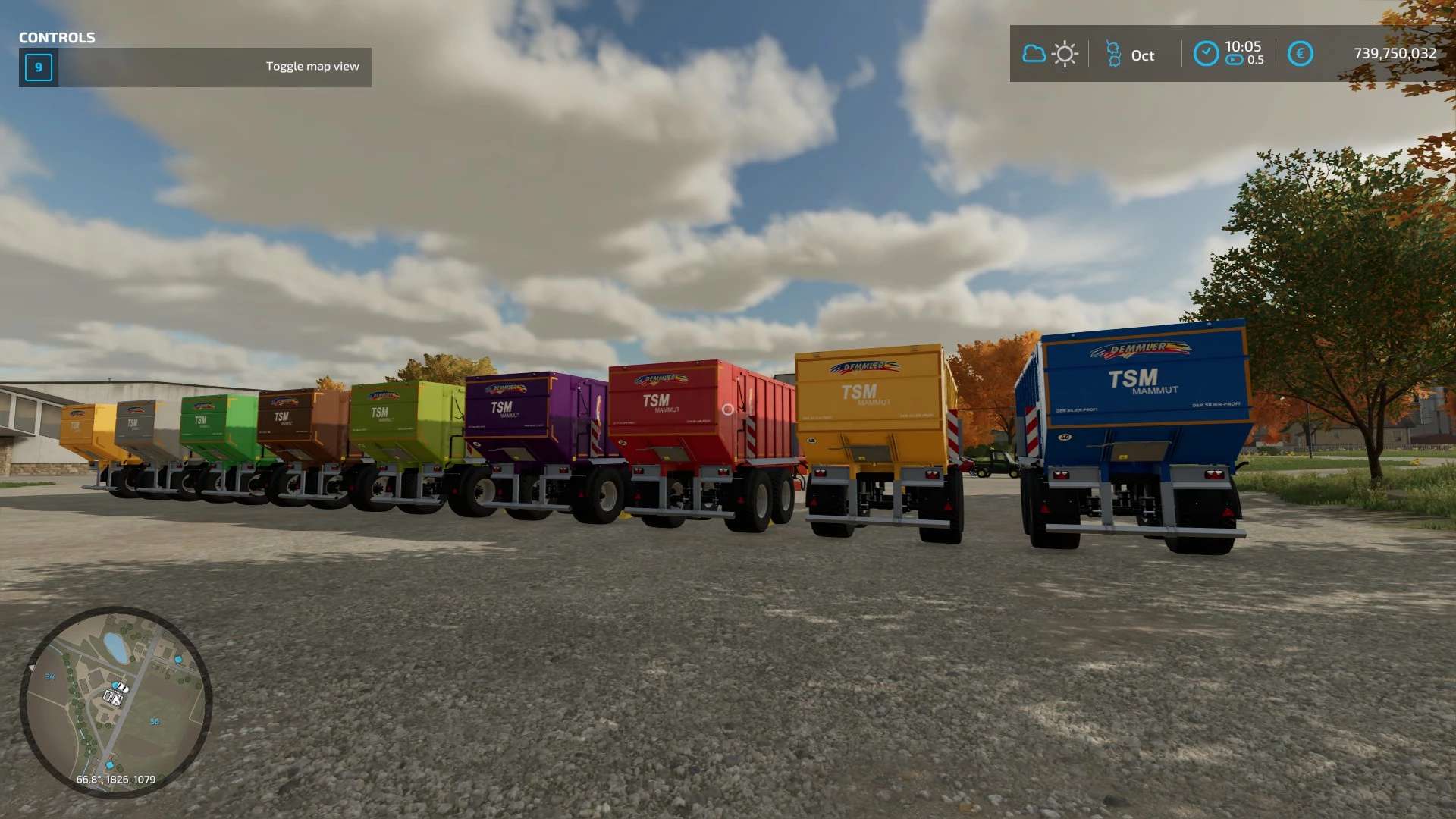This screenshot has height=819, width=1456.
Task: Open the circular minimap
Action: [115, 701]
